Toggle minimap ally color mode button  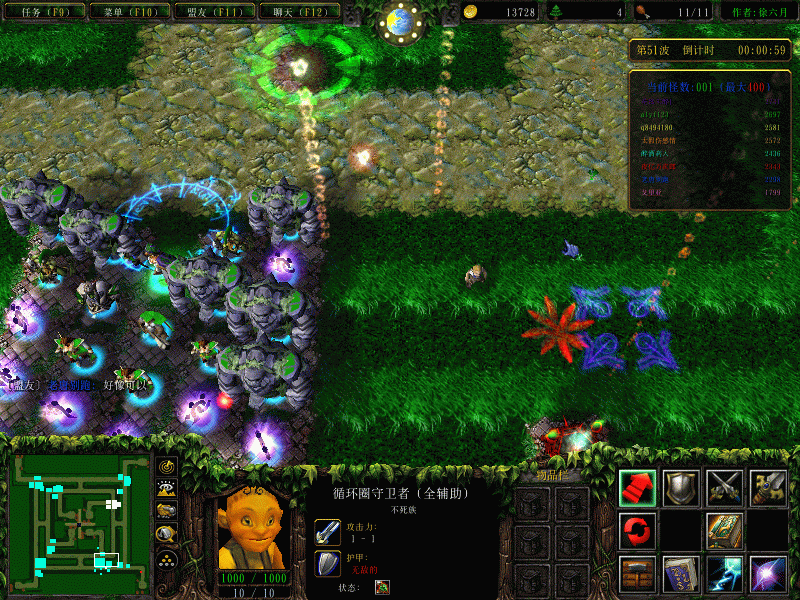[167, 512]
